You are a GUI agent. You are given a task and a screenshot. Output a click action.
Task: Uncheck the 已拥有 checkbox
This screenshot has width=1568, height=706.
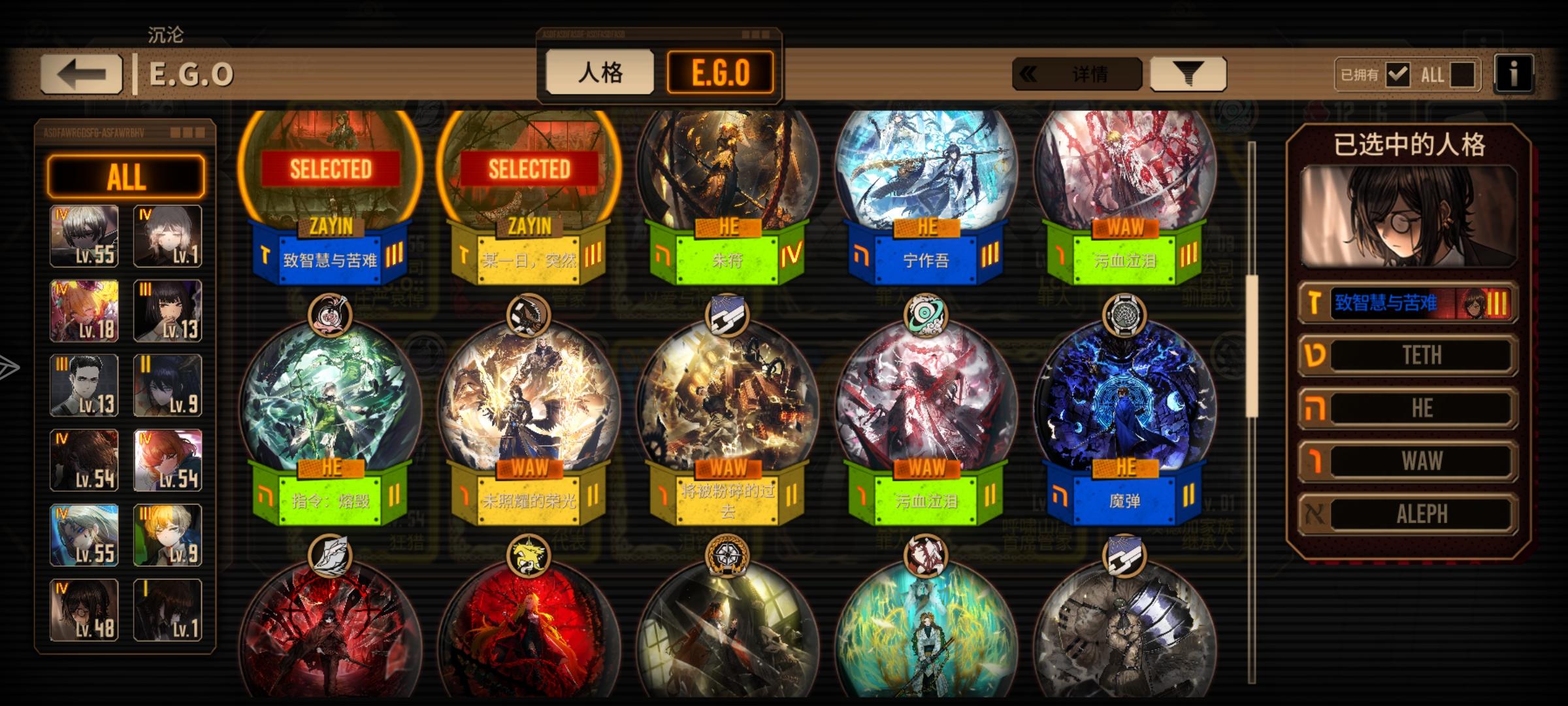pos(1398,75)
